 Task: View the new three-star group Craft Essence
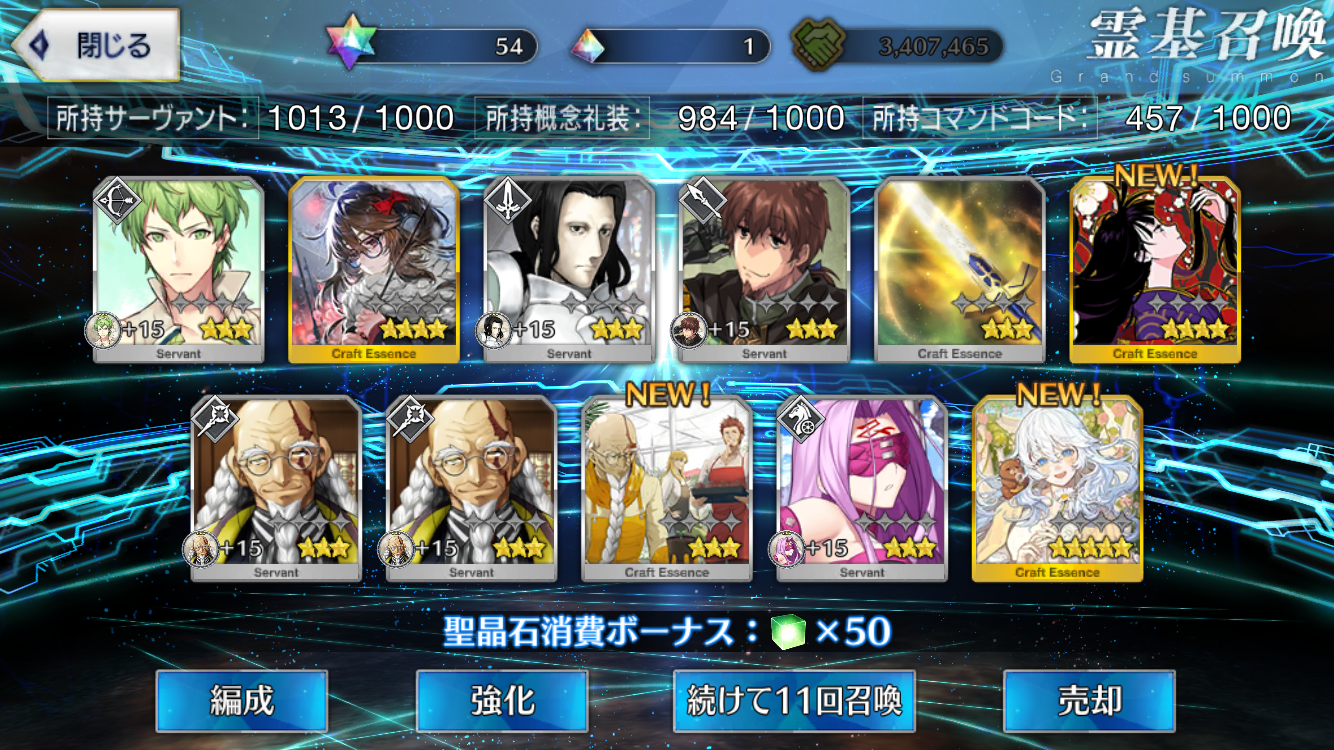667,488
